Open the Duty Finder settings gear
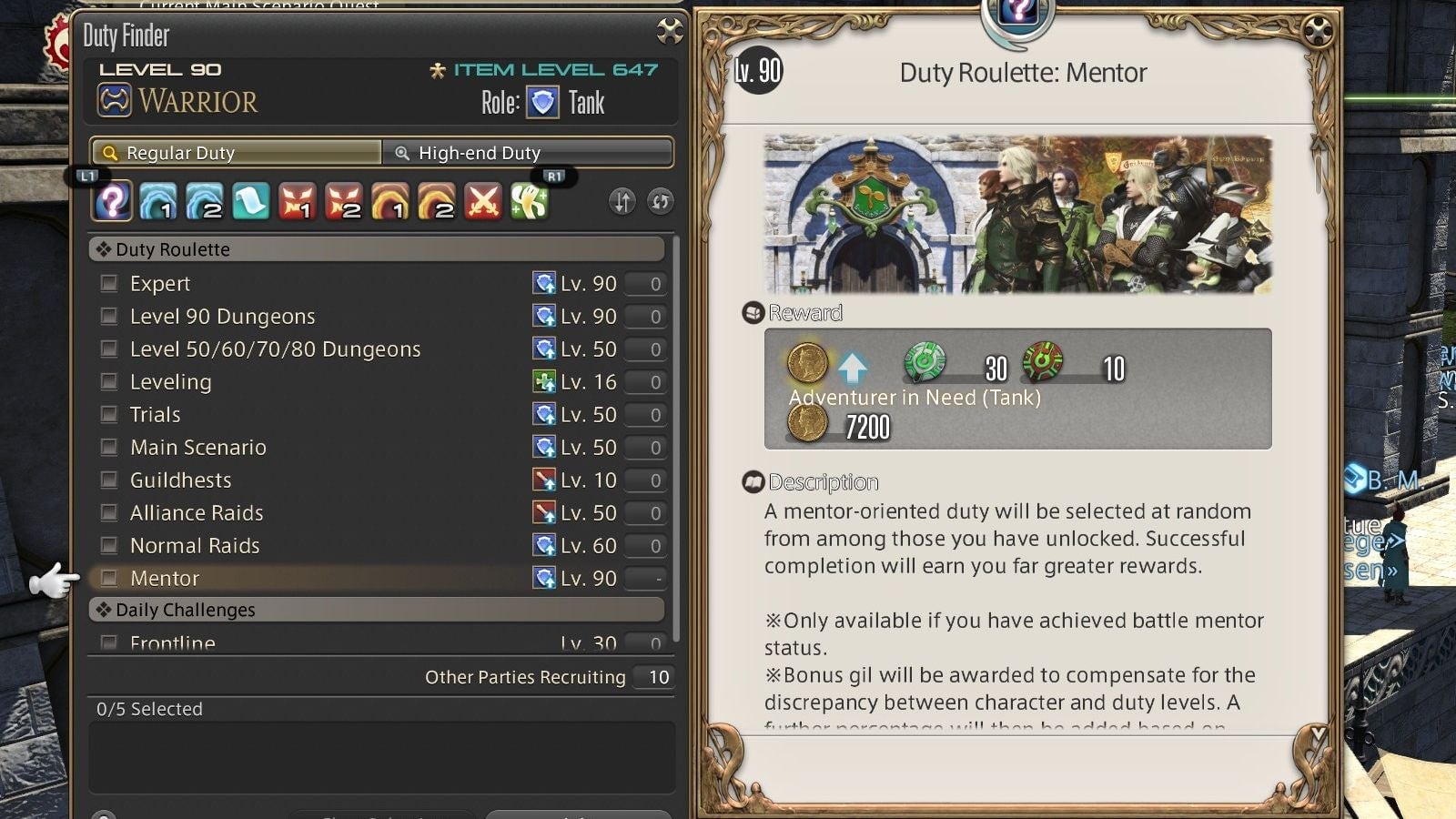 tap(671, 28)
